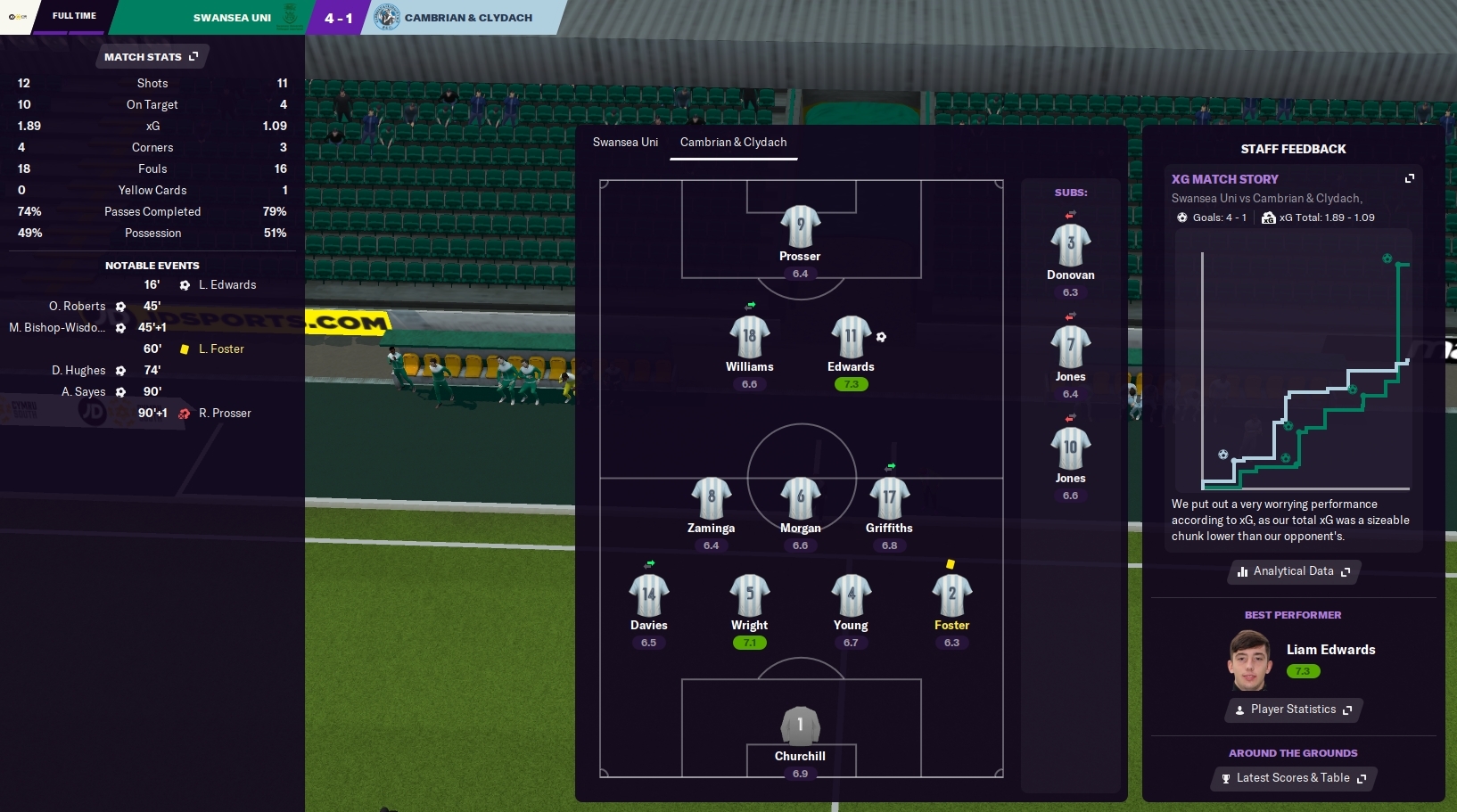The width and height of the screenshot is (1457, 812).
Task: Open the Match Stats popout
Action: pyautogui.click(x=151, y=57)
